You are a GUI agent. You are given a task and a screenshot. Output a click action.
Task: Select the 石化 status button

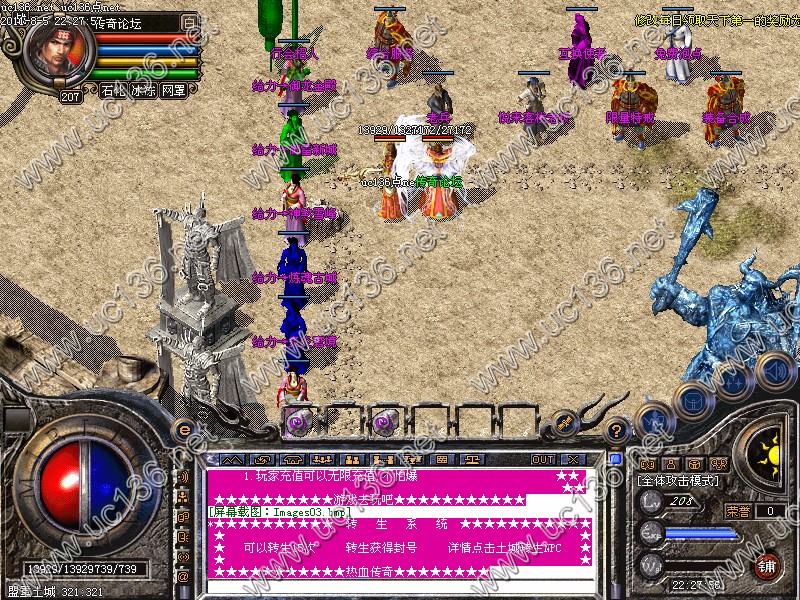113,90
